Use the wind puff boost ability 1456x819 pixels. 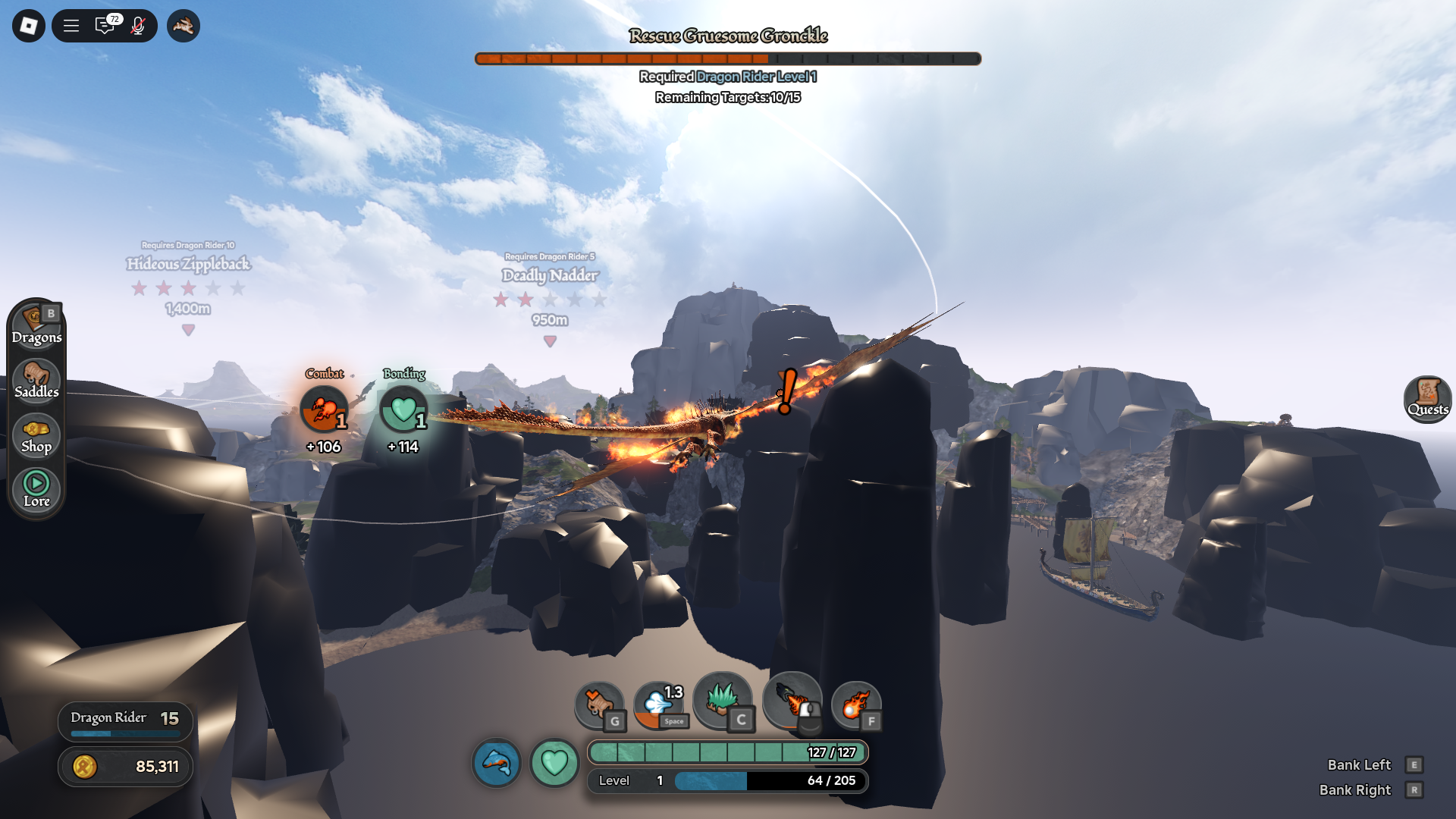658,705
